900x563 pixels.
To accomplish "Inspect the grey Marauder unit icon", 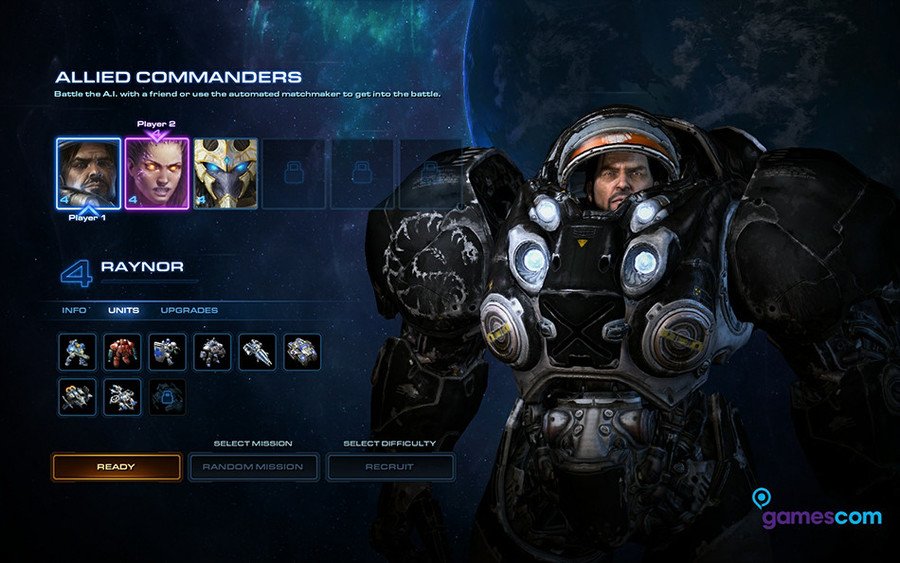I will [212, 352].
